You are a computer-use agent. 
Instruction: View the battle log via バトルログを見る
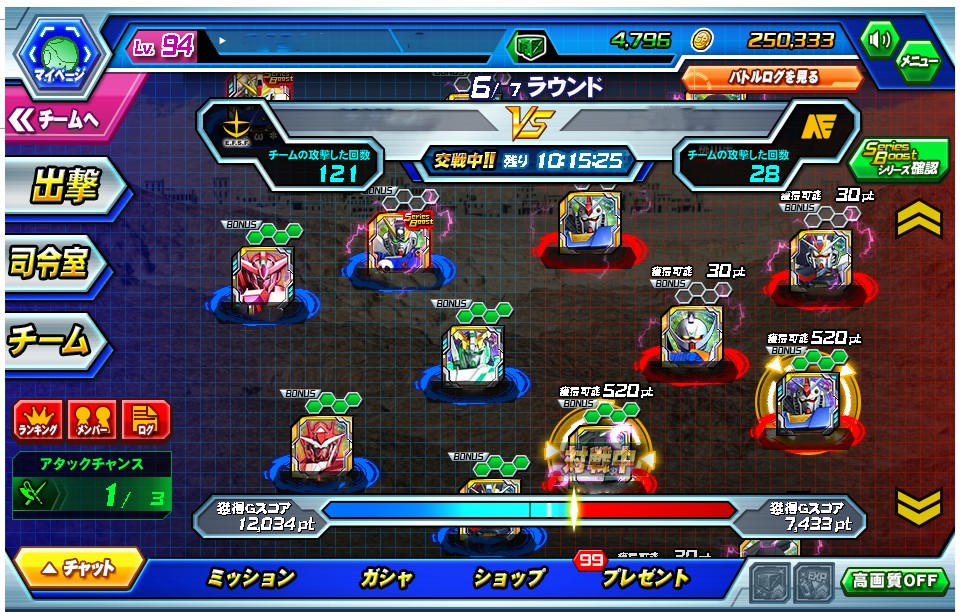772,77
